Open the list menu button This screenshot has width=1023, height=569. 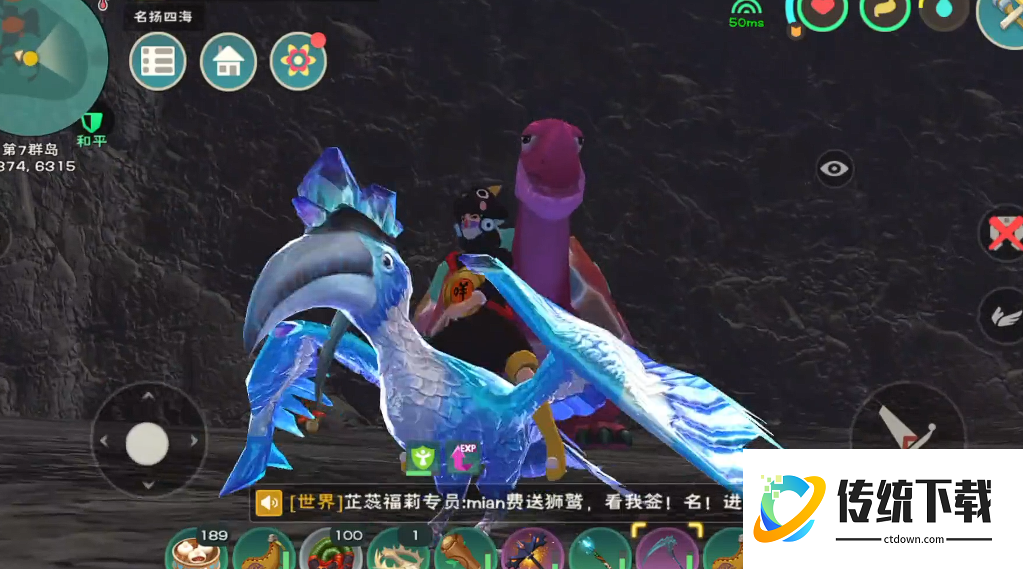click(158, 61)
